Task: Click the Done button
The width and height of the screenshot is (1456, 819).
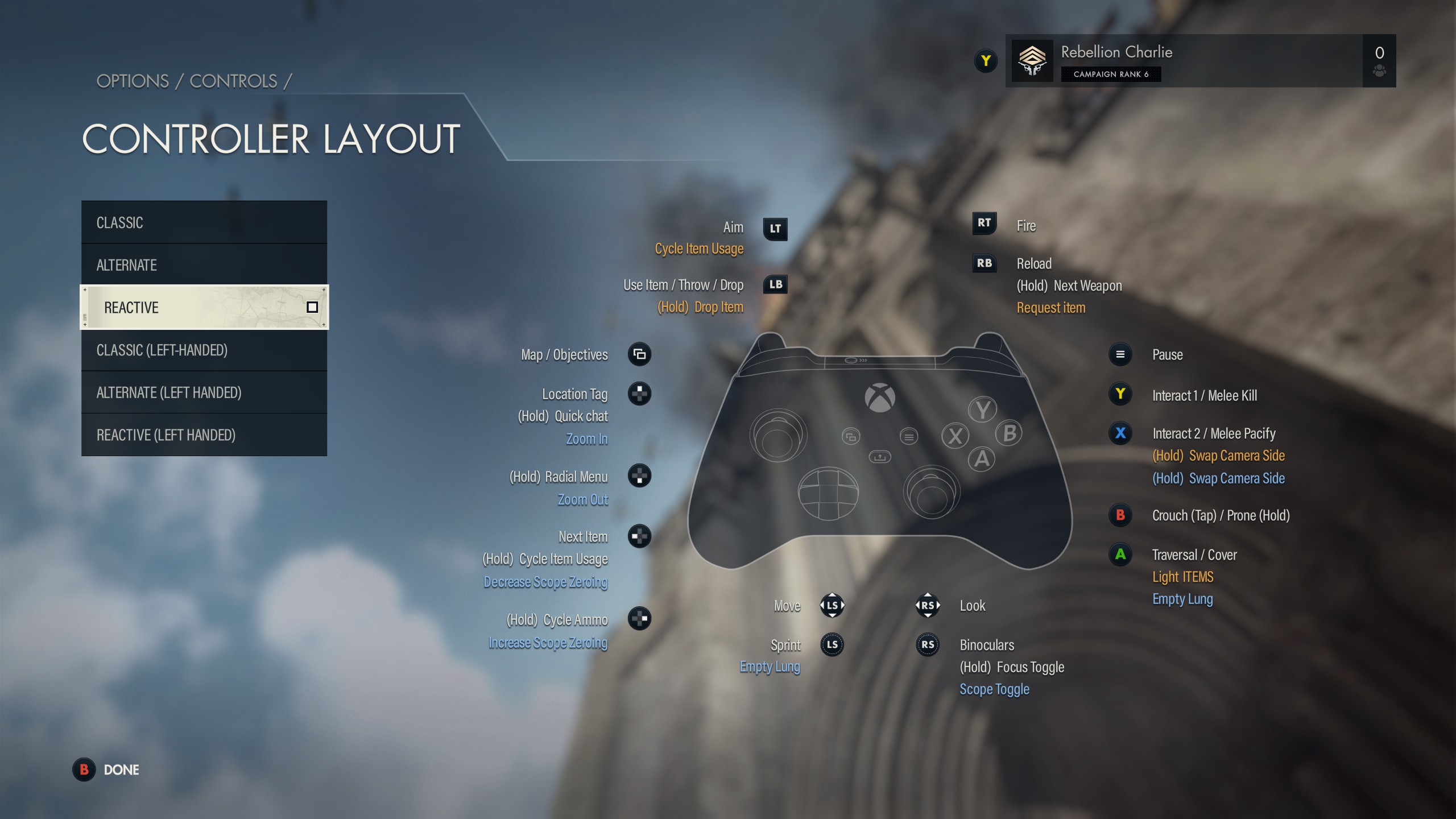Action: 107,770
